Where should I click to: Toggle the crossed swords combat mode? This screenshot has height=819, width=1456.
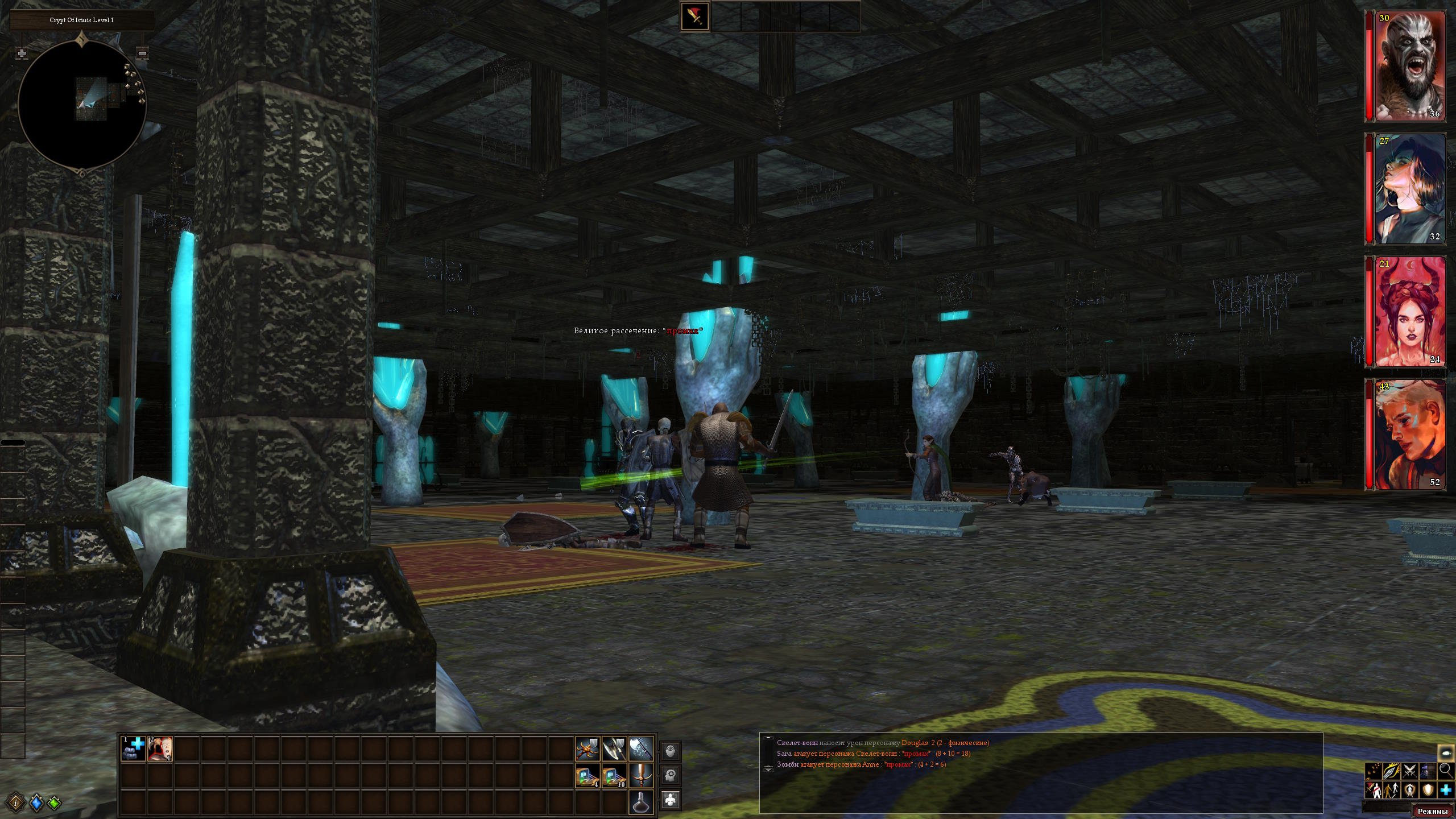click(1409, 771)
